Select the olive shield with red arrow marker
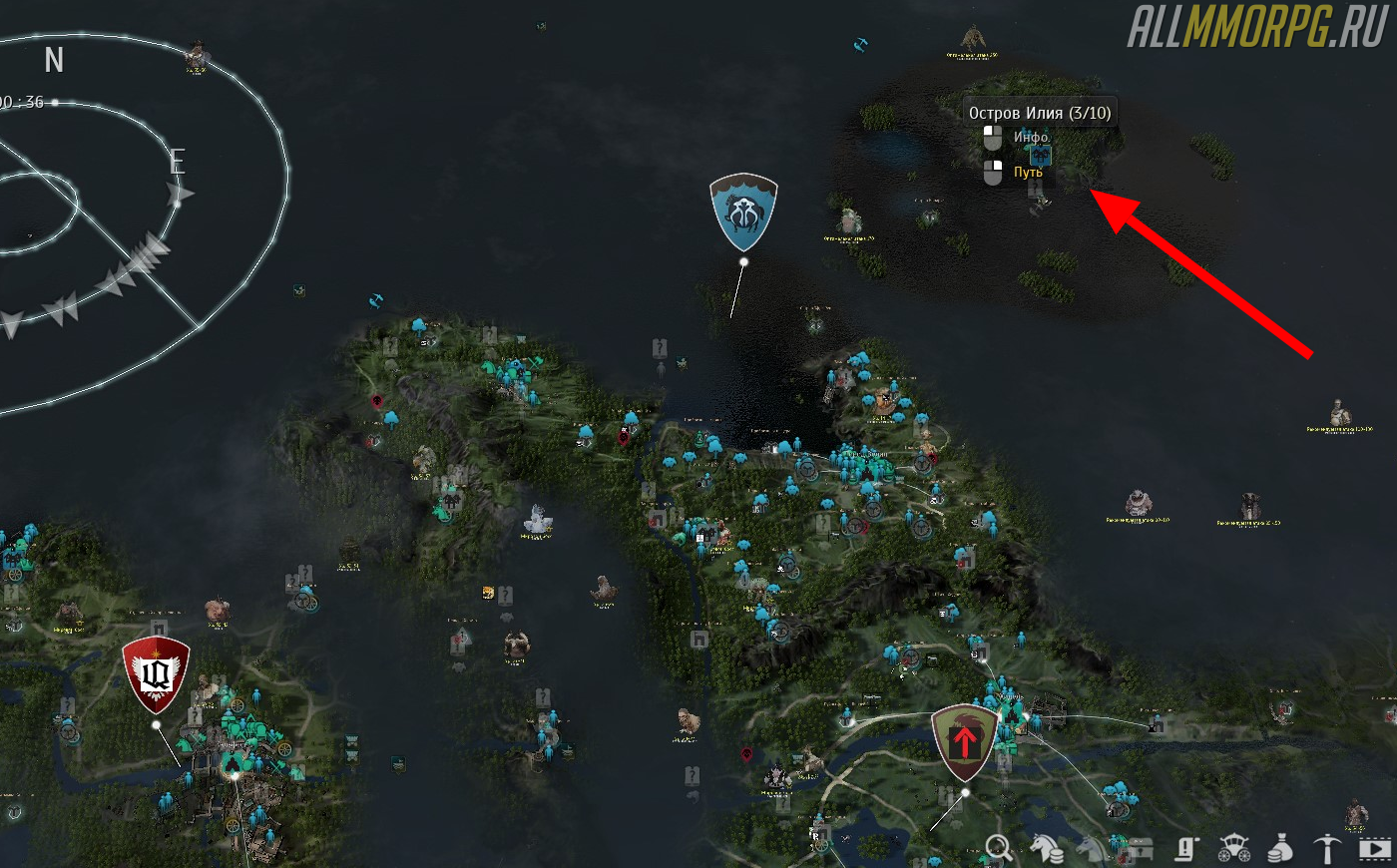 pyautogui.click(x=965, y=743)
